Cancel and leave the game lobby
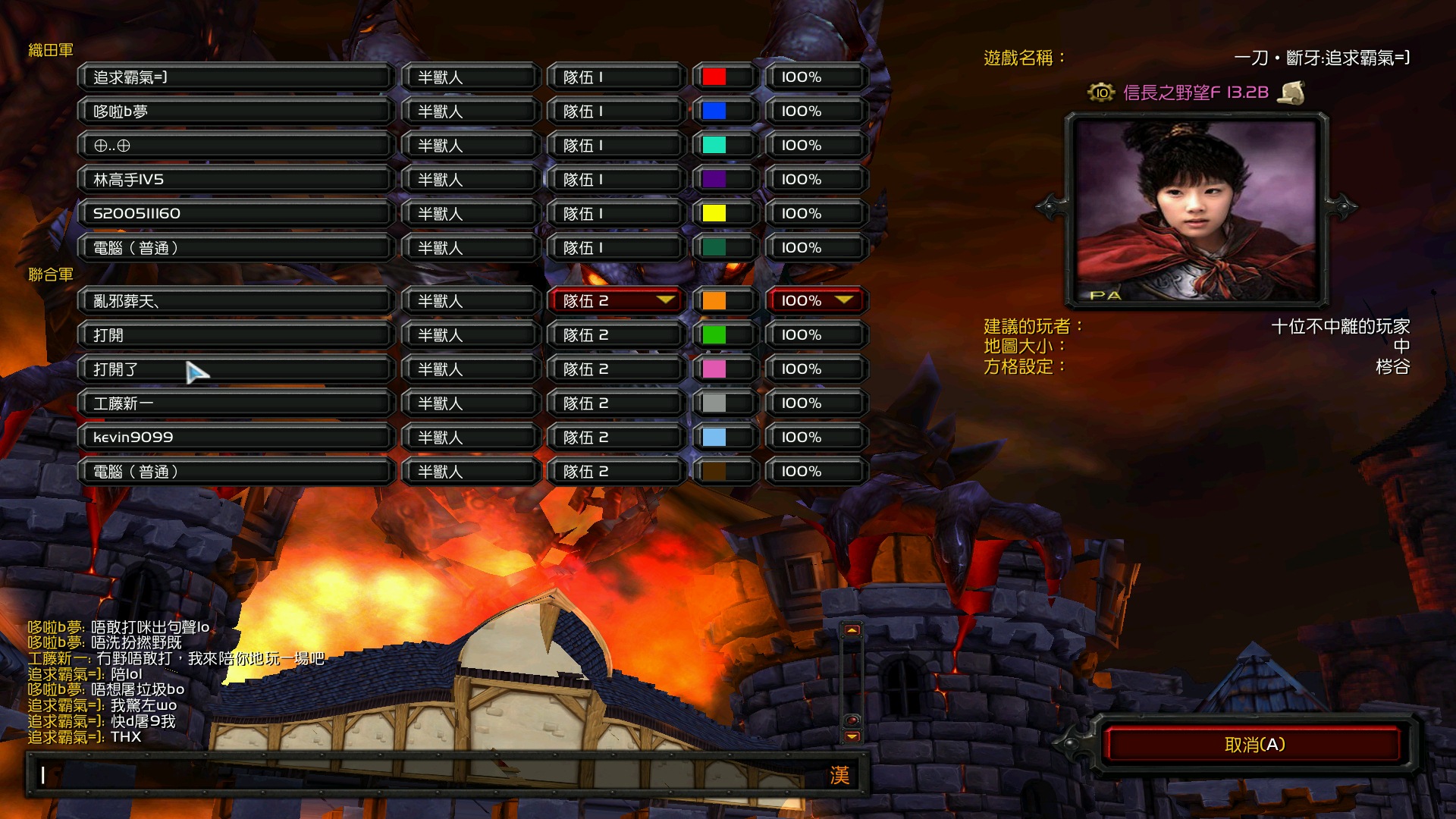The width and height of the screenshot is (1456, 819). (x=1254, y=745)
